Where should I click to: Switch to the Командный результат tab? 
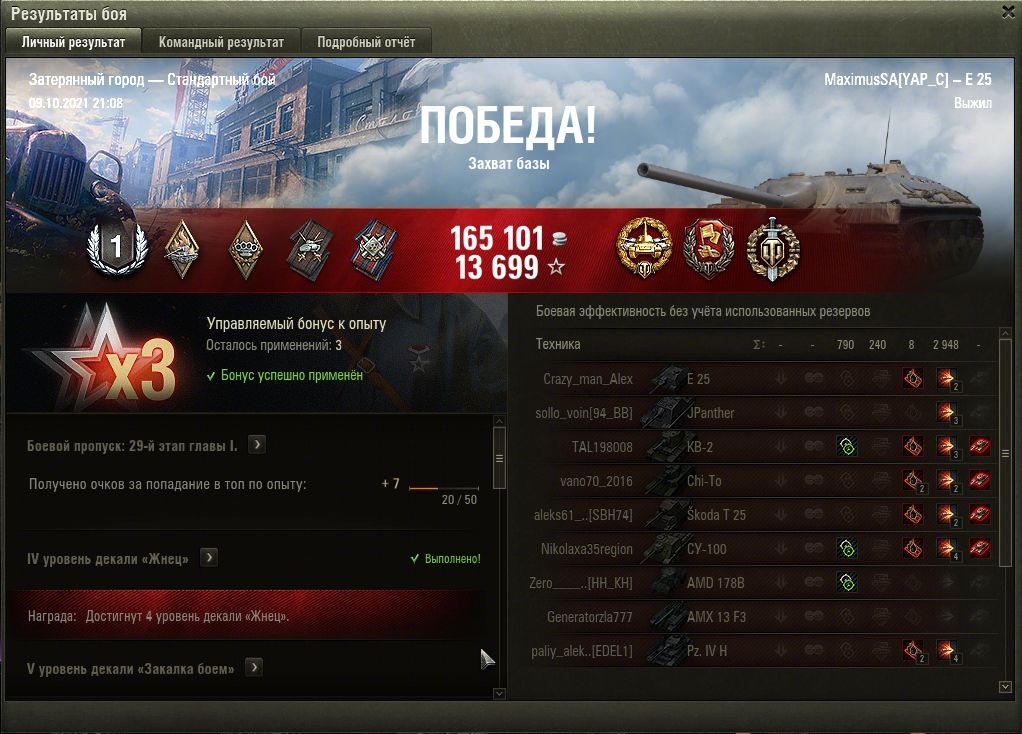coord(221,42)
